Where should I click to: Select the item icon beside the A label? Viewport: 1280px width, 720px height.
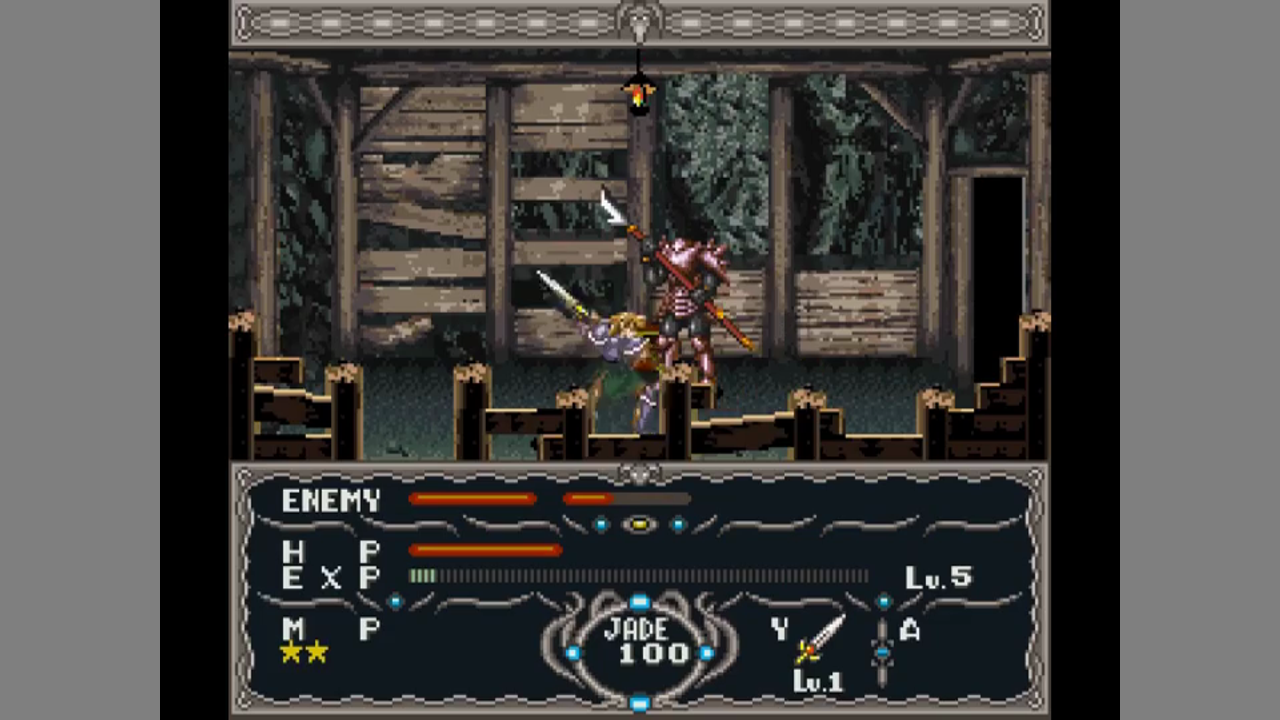(x=881, y=652)
